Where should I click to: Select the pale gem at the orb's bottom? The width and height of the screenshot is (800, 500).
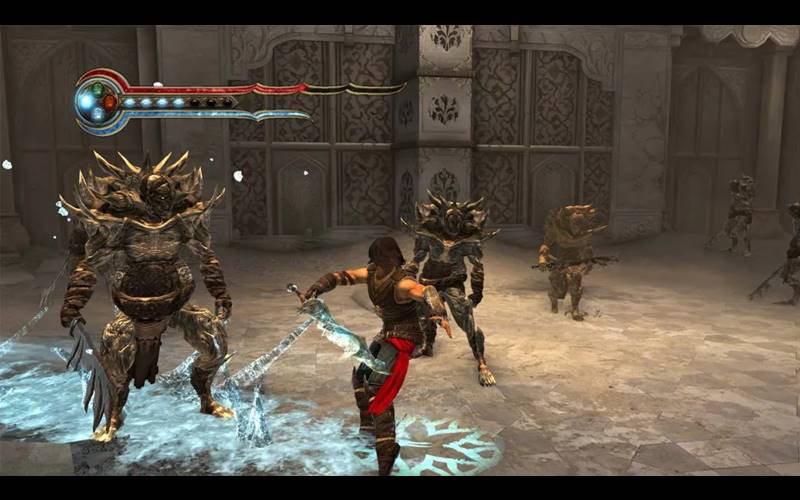tap(98, 115)
